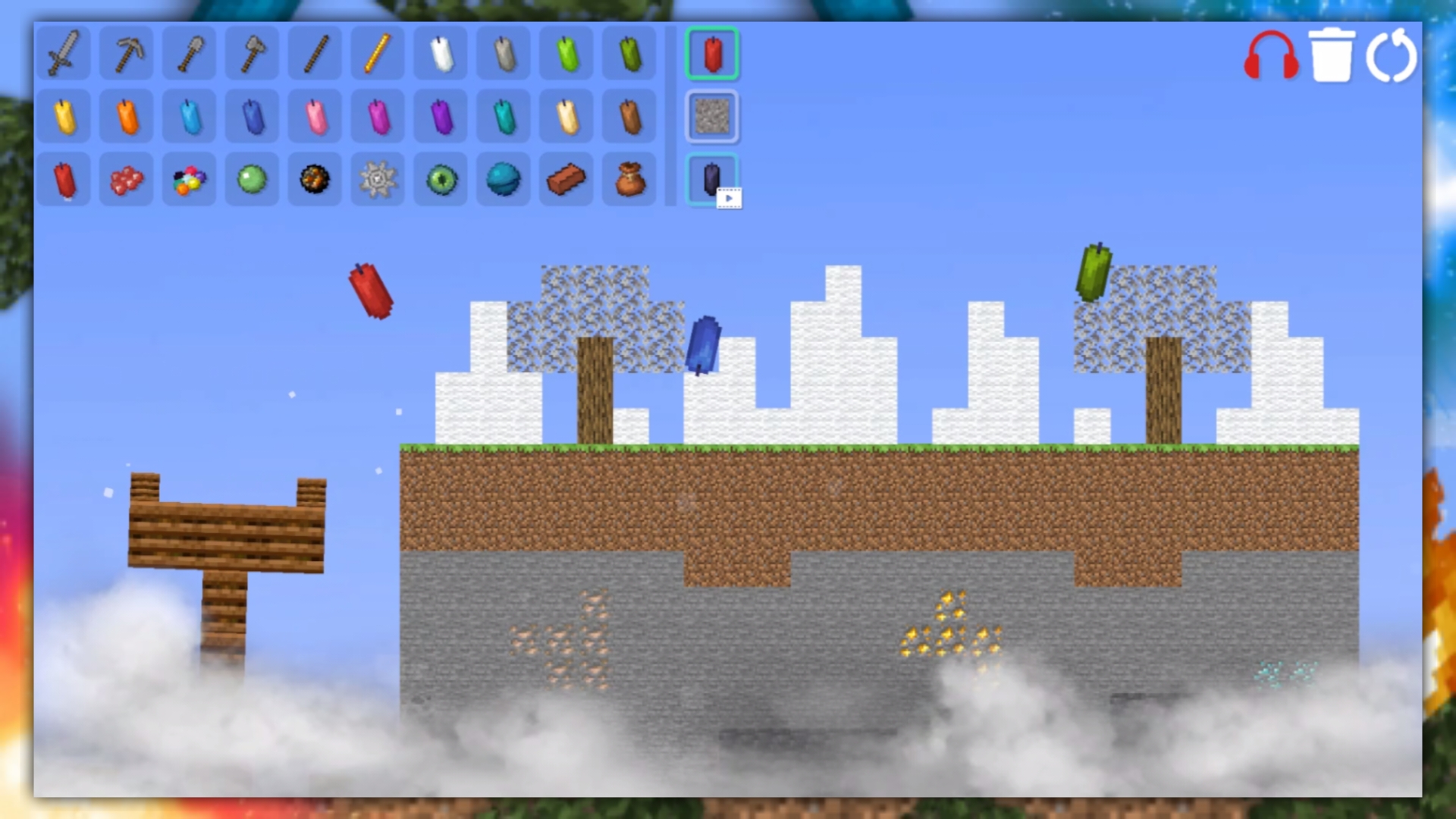Select the golden rod item
This screenshot has width=1456, height=819.
coord(377,53)
